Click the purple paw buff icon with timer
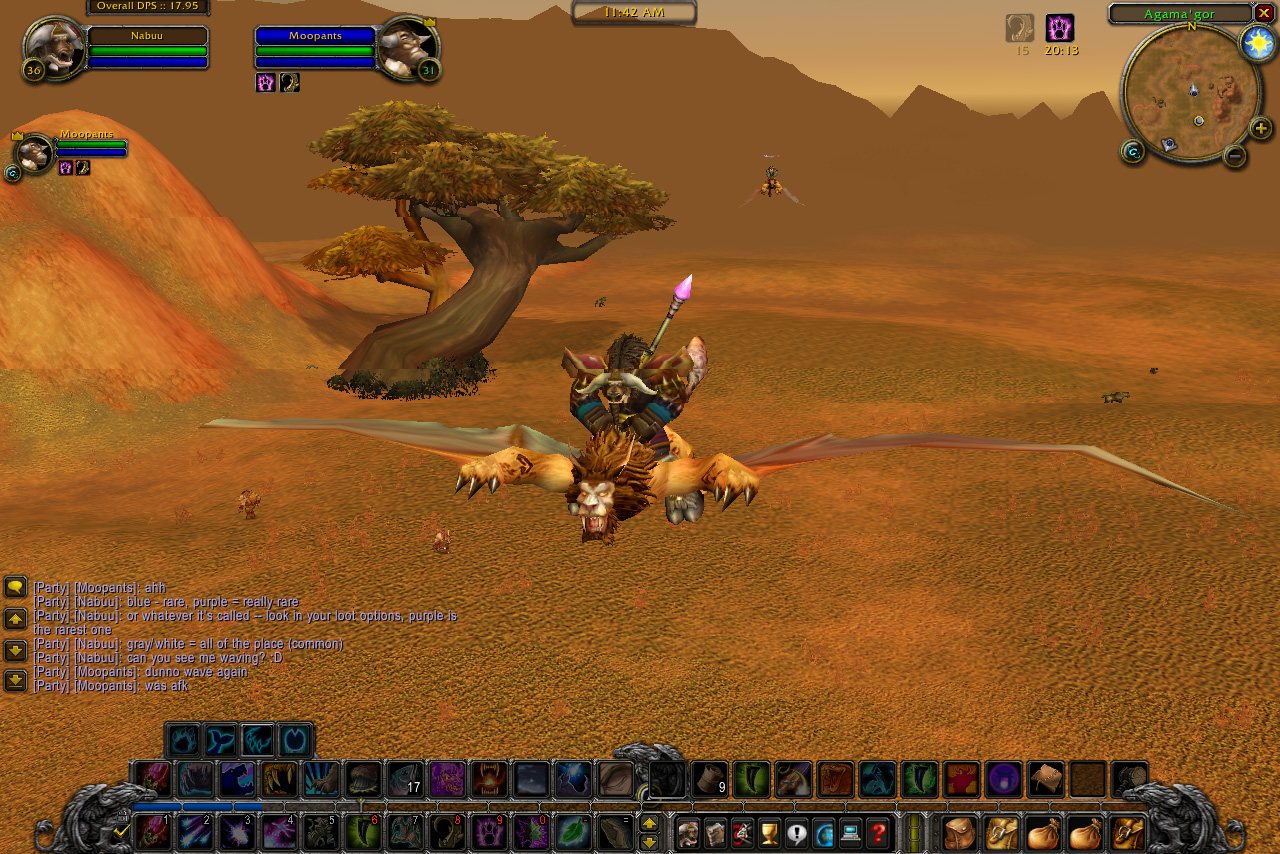This screenshot has height=854, width=1280. tap(1060, 28)
